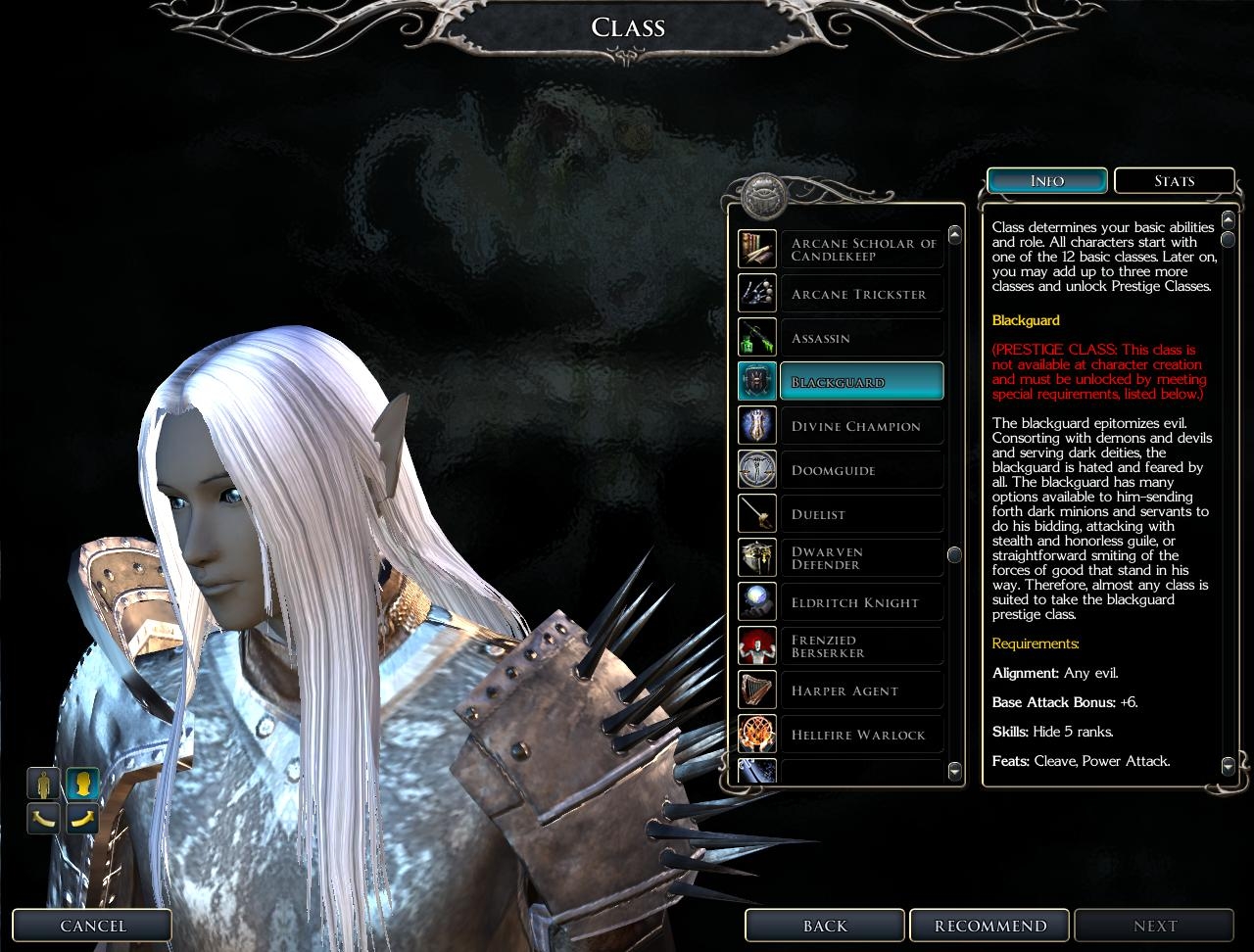Go back to the previous step

(825, 926)
